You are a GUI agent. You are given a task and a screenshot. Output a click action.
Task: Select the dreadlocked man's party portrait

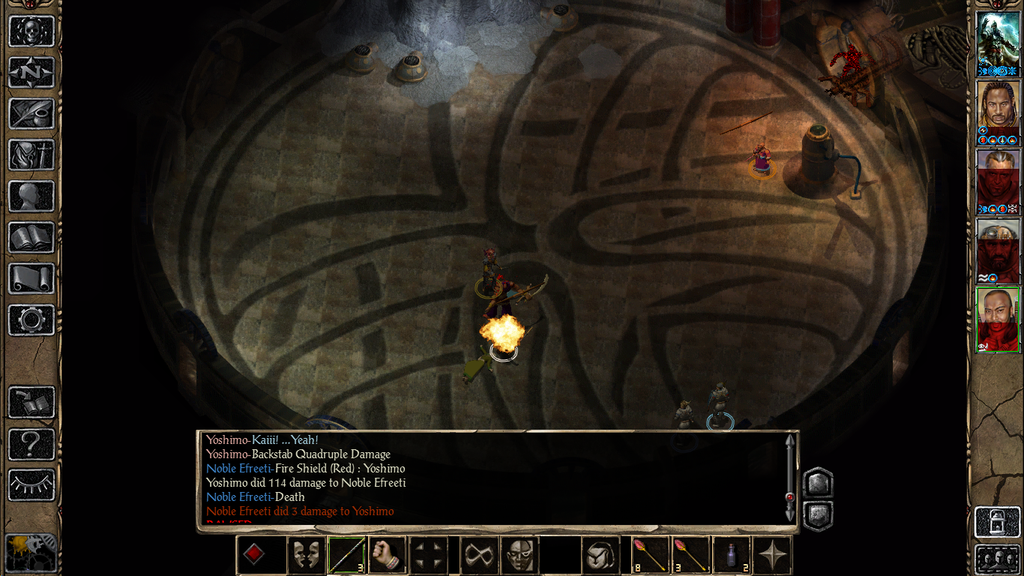[997, 105]
